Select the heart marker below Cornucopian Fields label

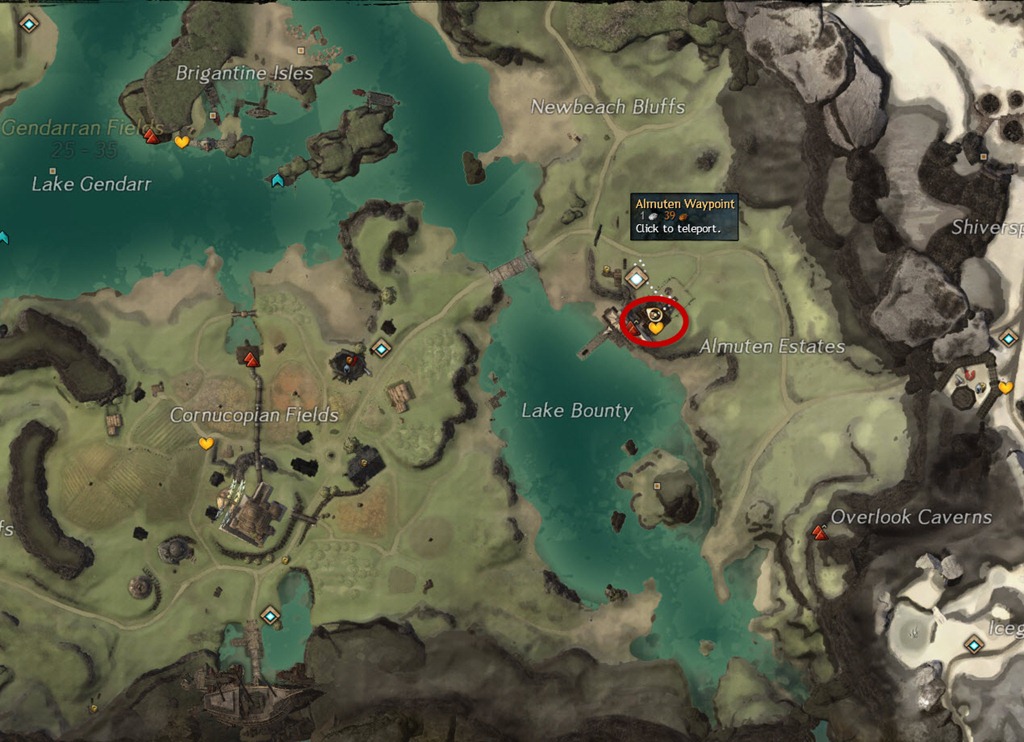pyautogui.click(x=206, y=443)
